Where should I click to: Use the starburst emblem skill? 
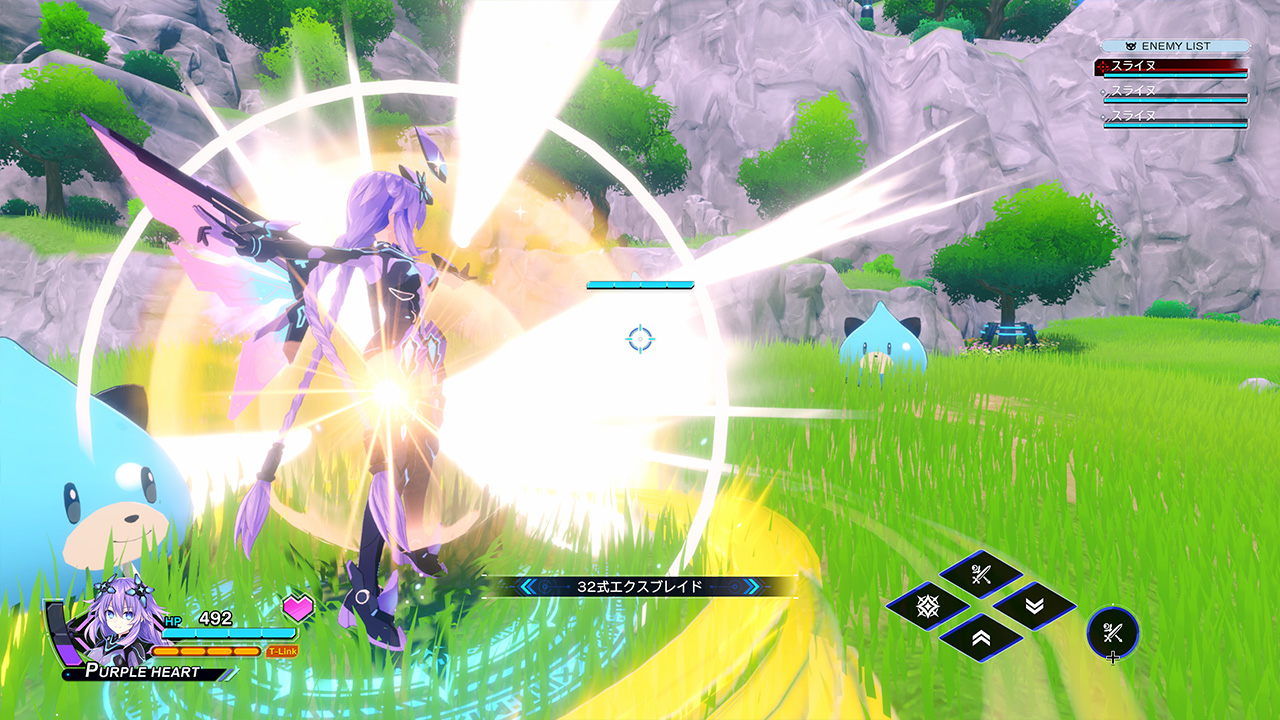pyautogui.click(x=927, y=606)
